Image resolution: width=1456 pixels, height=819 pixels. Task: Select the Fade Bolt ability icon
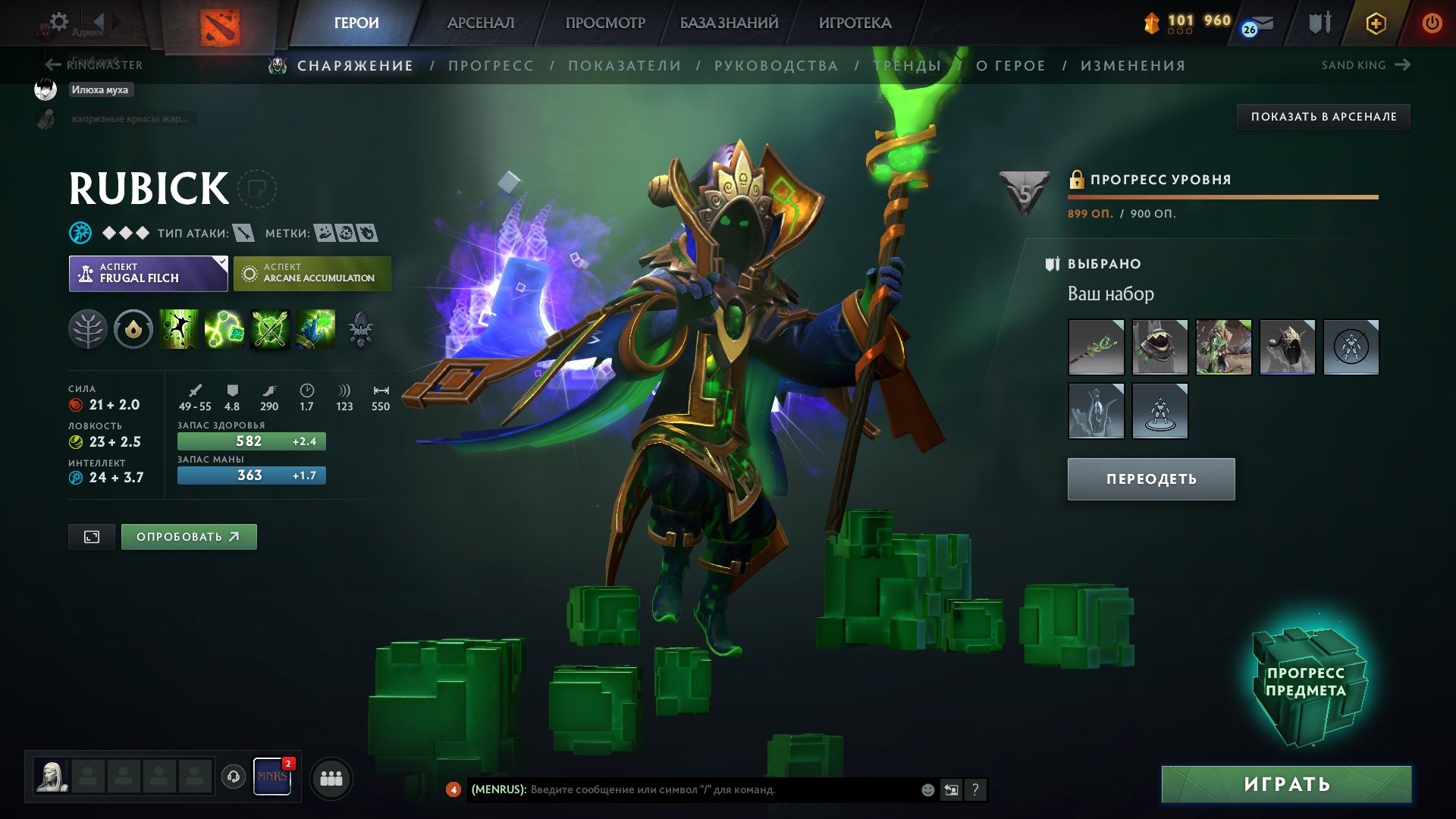tap(225, 329)
